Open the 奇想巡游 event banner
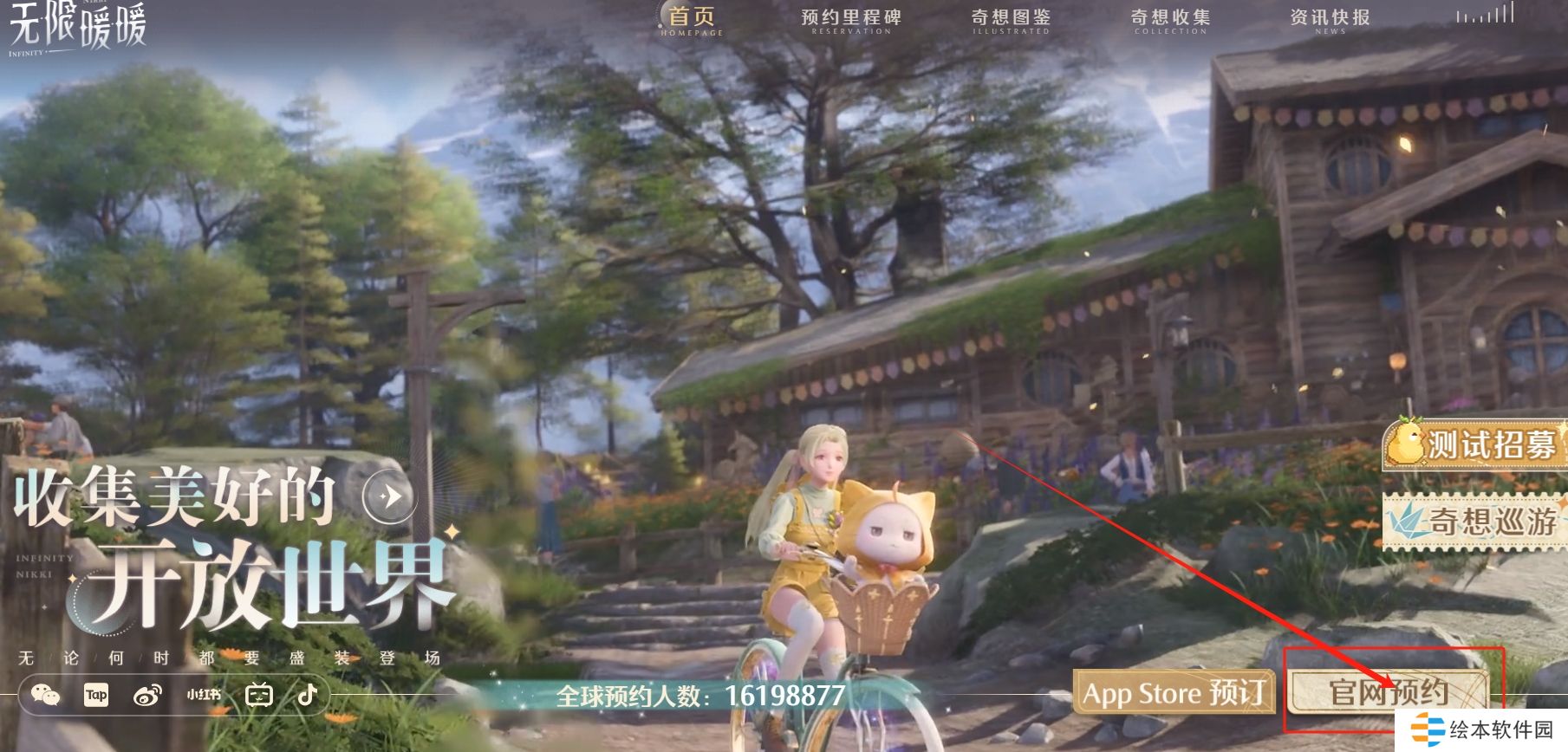This screenshot has width=1568, height=752. [x=1474, y=522]
